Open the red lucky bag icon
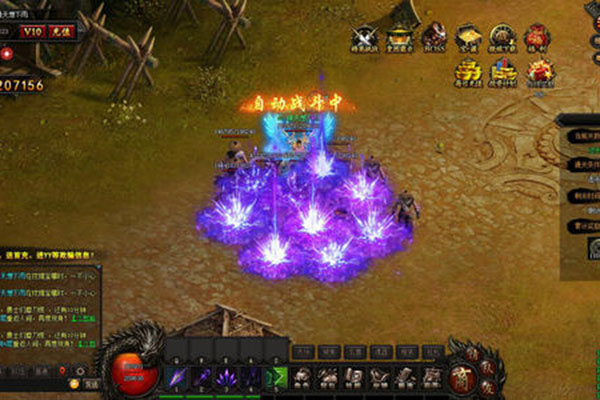The width and height of the screenshot is (600, 400). point(538,37)
